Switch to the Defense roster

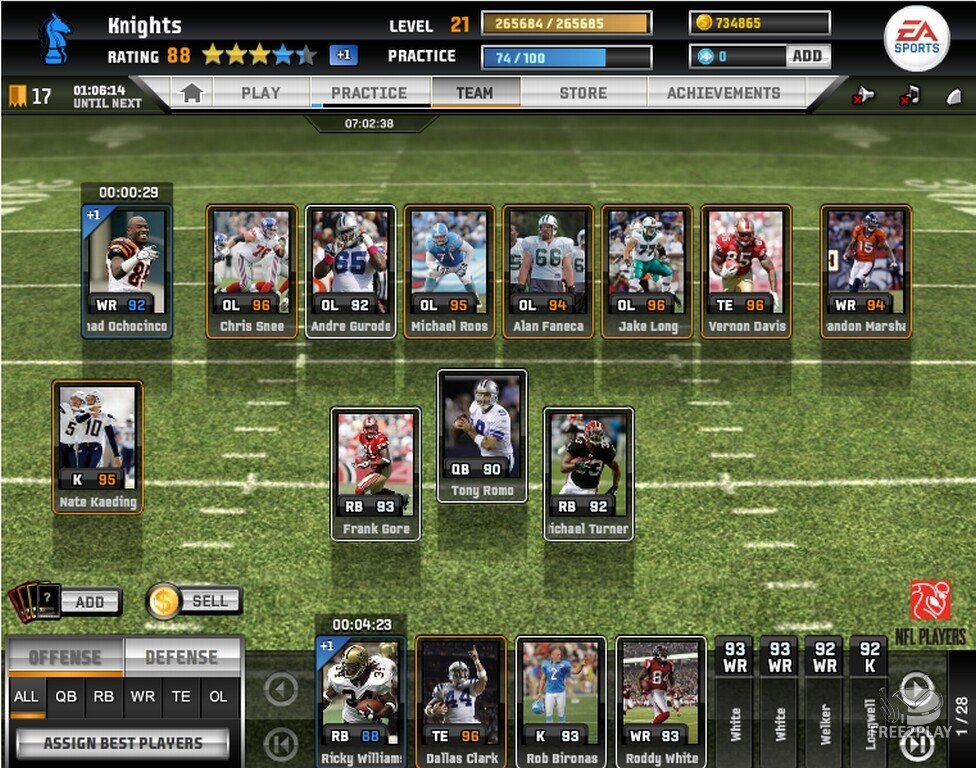pos(181,657)
